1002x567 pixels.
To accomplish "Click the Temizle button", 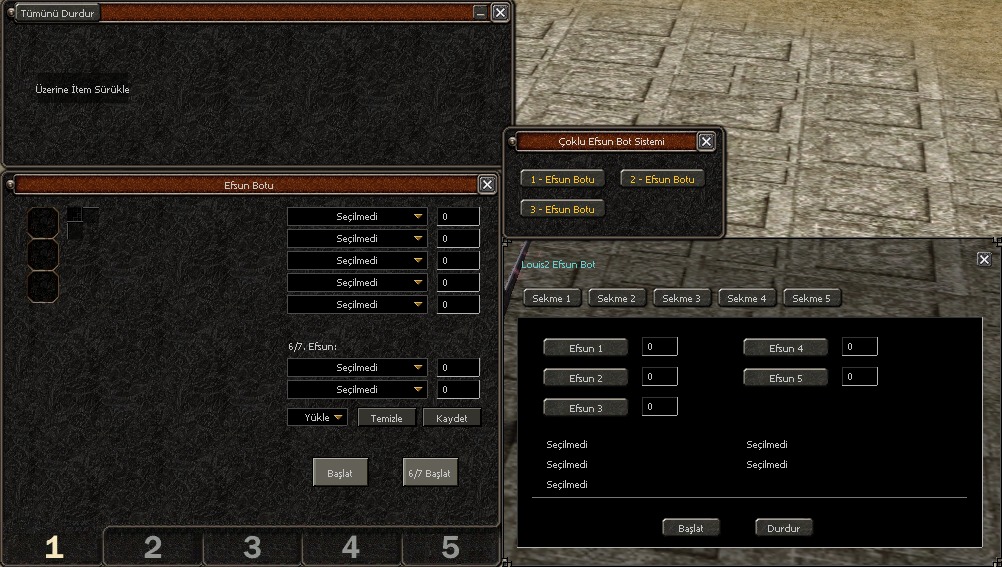I will (x=387, y=417).
